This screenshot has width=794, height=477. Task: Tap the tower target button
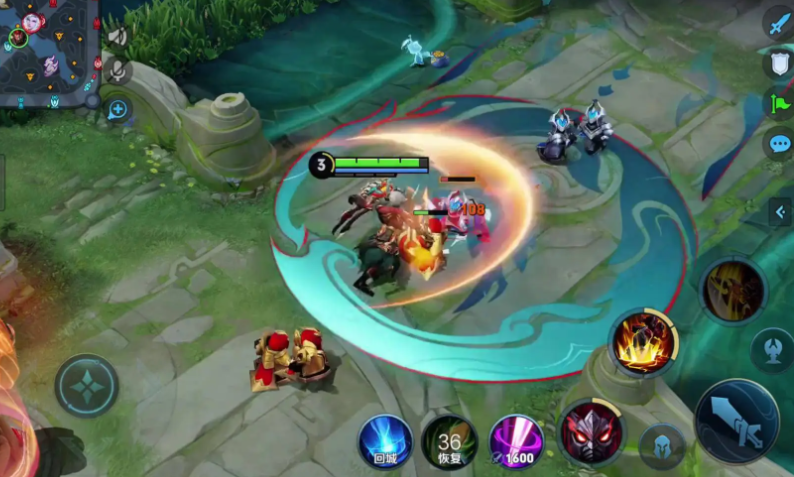click(772, 350)
